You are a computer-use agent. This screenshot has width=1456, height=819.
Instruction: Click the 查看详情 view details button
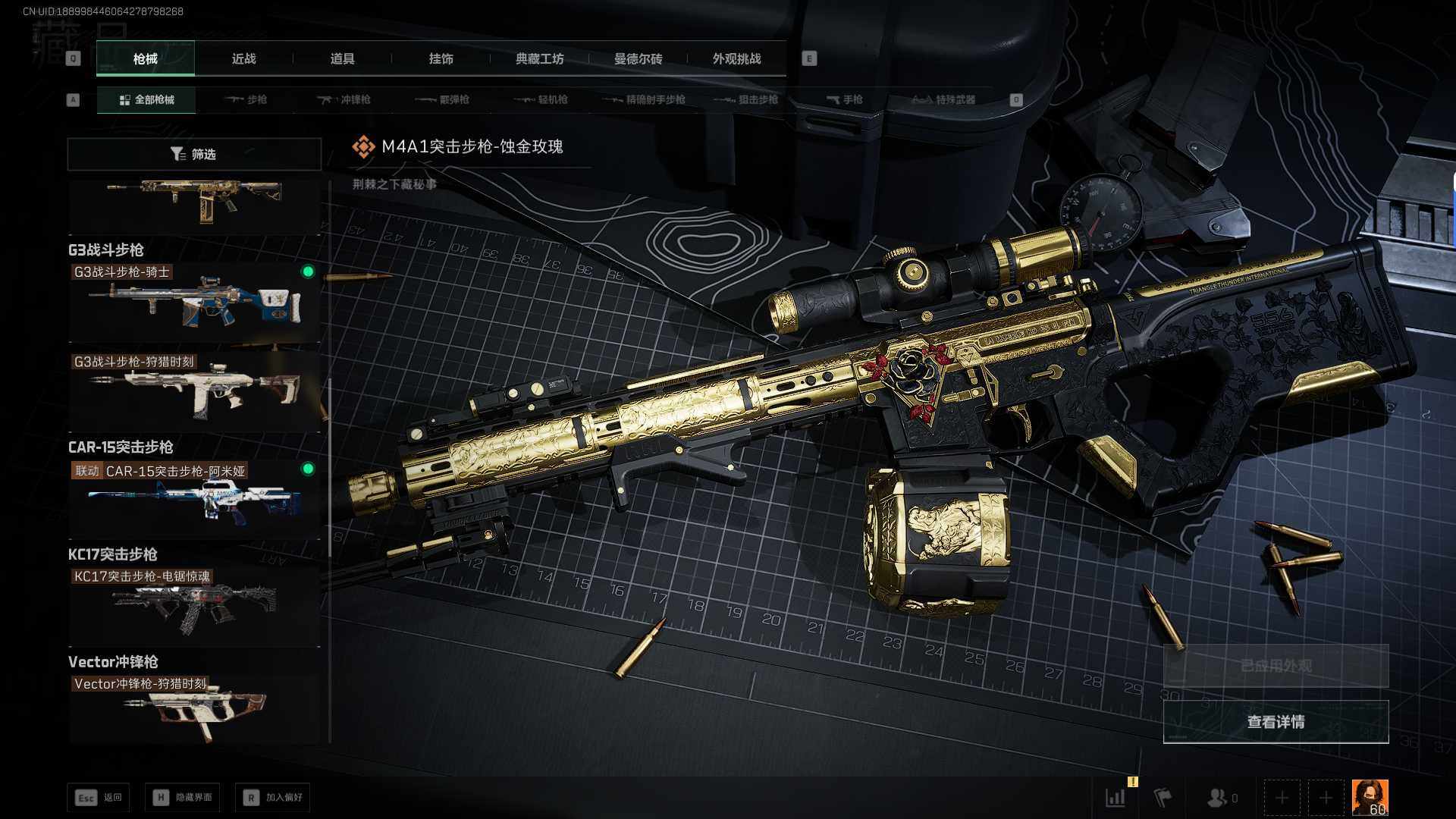[x=1276, y=722]
